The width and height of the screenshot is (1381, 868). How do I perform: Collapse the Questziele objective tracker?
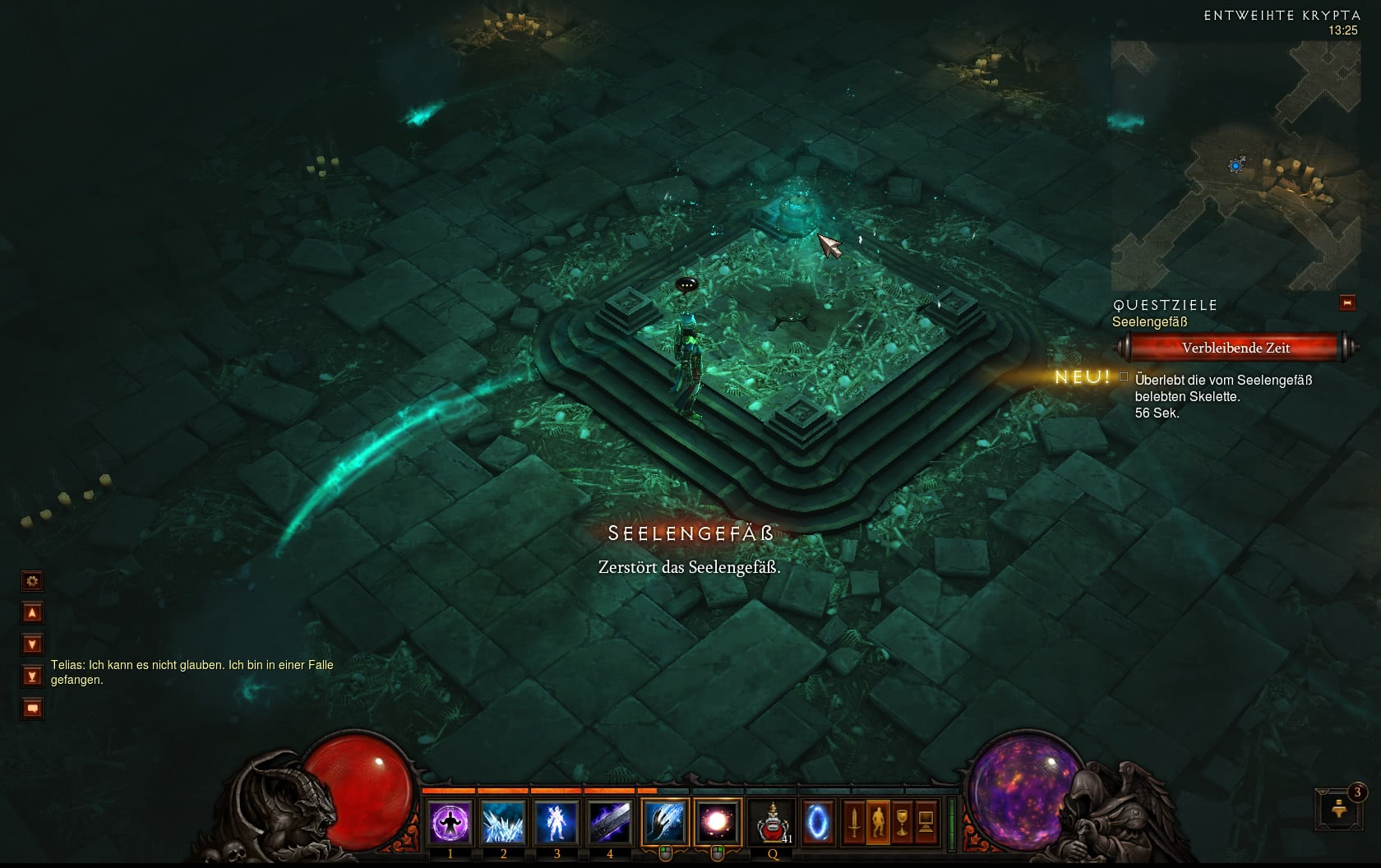(1347, 303)
